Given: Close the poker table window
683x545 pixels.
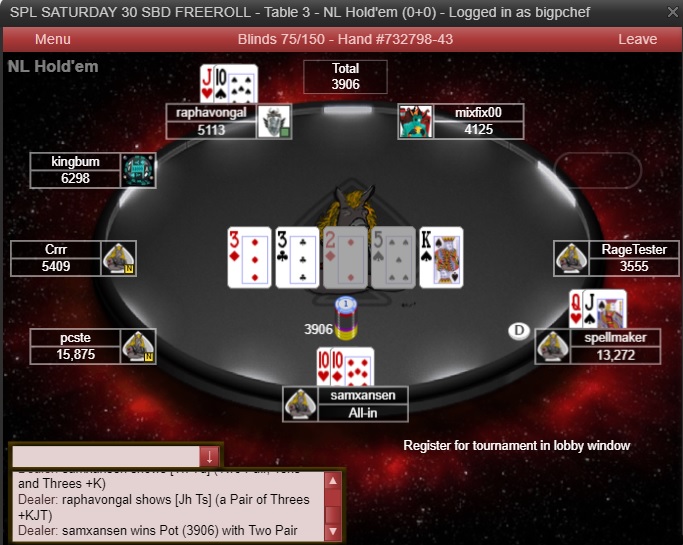Looking at the screenshot, I should point(669,12).
